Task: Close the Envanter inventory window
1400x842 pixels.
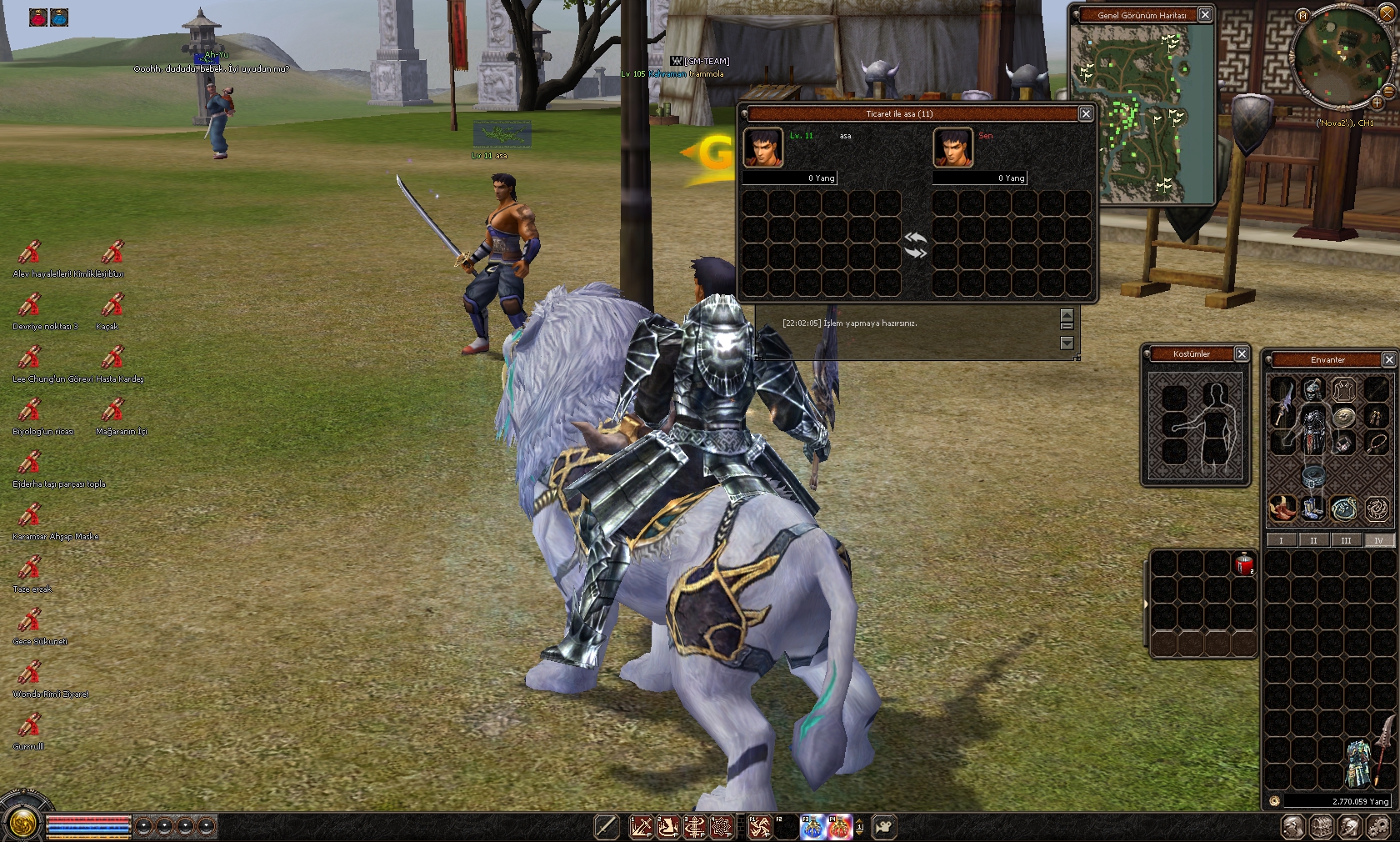Action: pyautogui.click(x=1388, y=359)
